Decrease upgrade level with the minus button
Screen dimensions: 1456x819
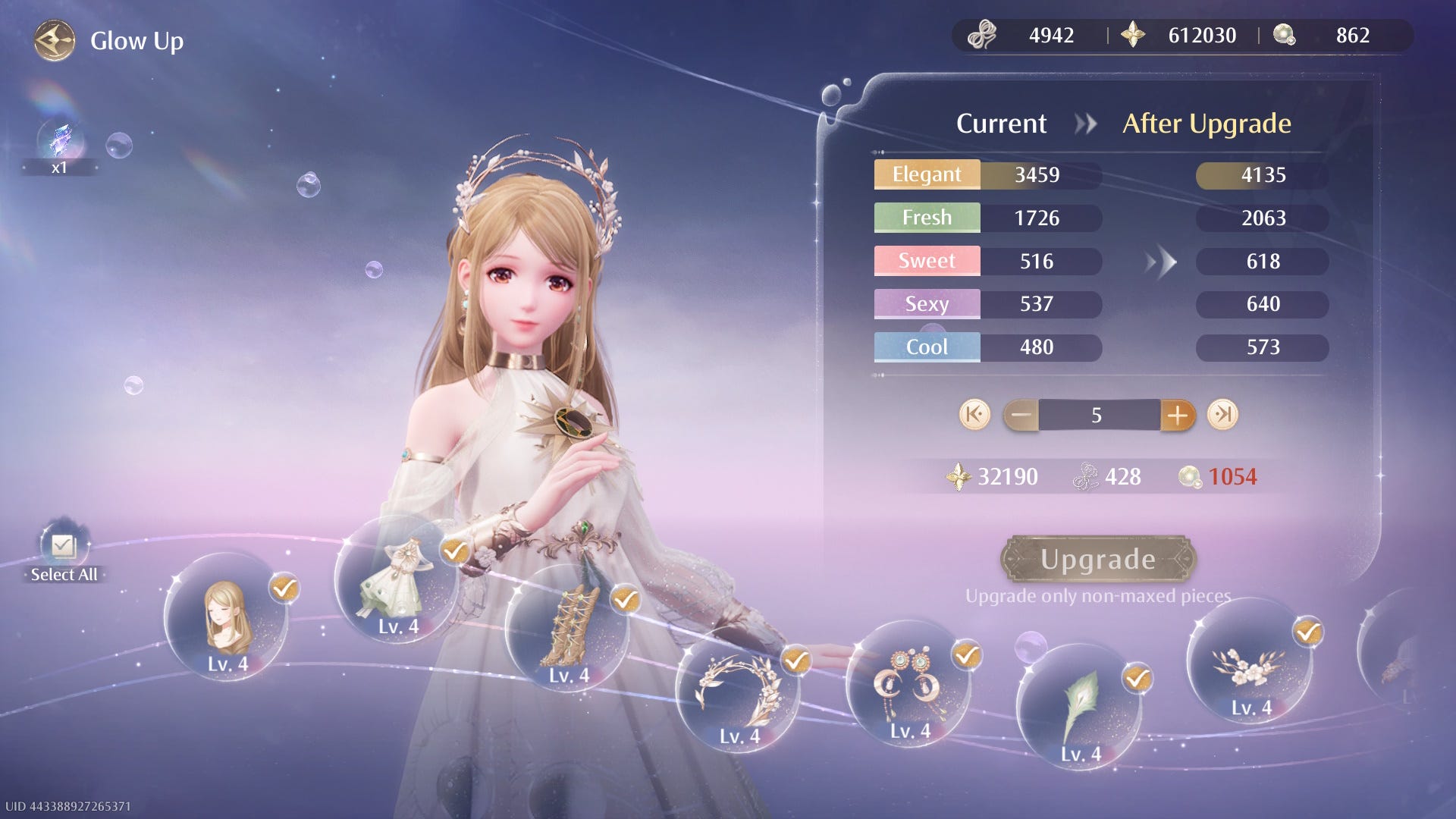click(x=1021, y=415)
